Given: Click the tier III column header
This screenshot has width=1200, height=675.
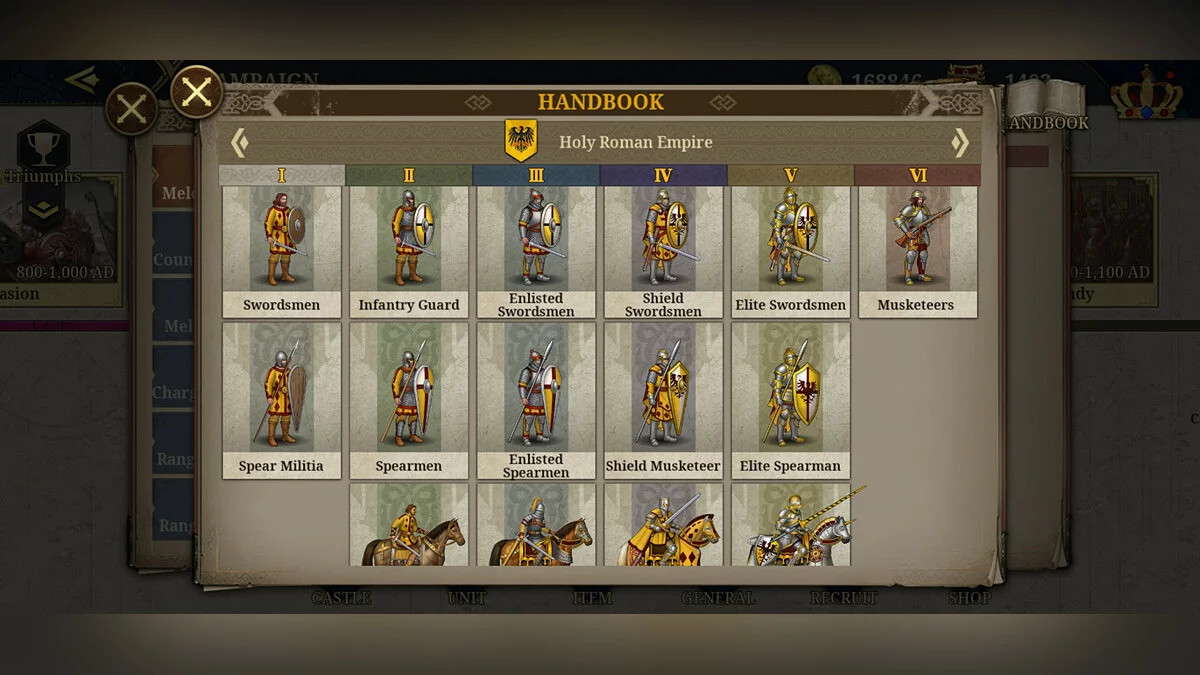Looking at the screenshot, I should click(x=536, y=176).
